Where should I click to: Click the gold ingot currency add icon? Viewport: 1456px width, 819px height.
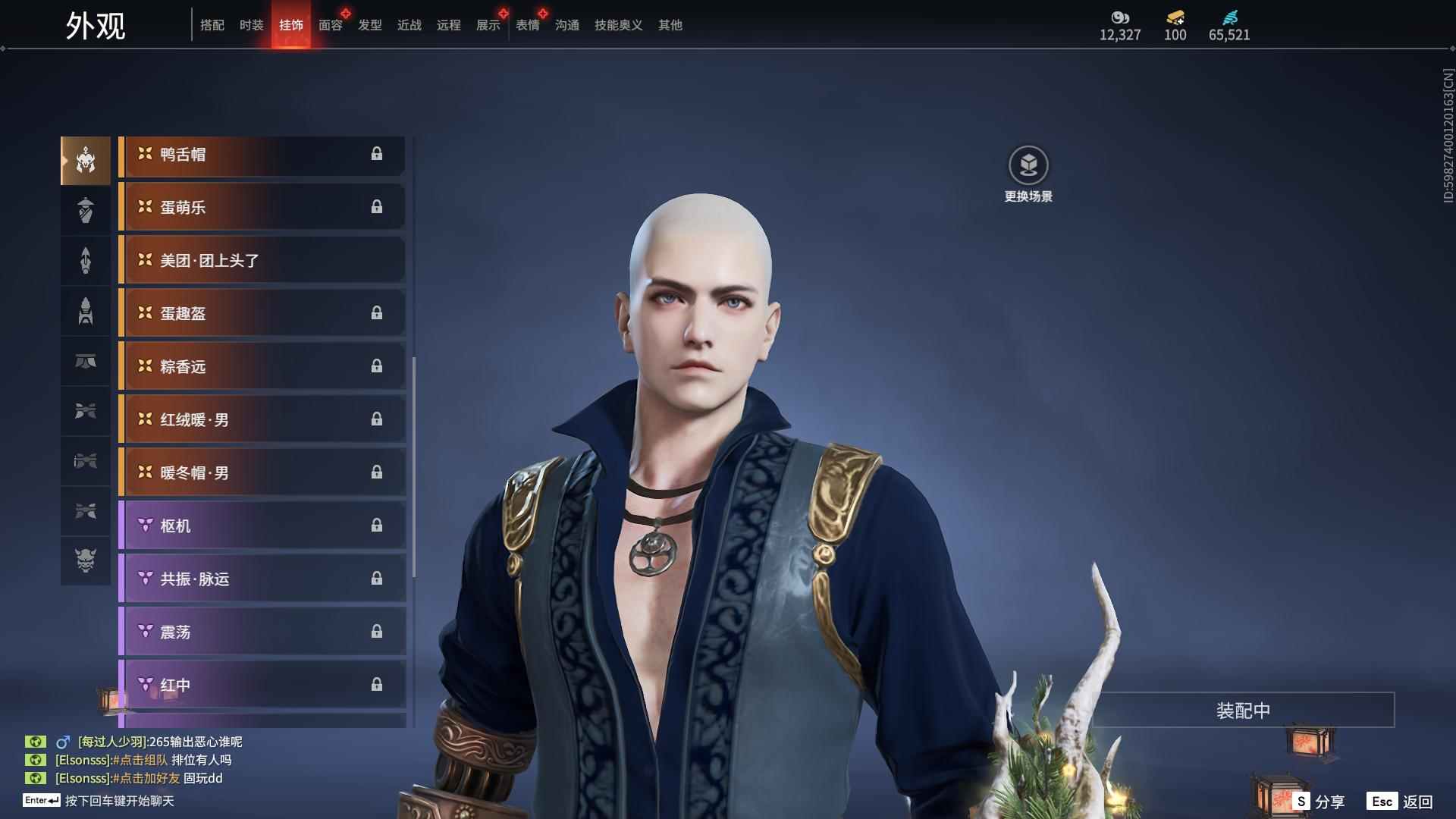tap(1175, 17)
